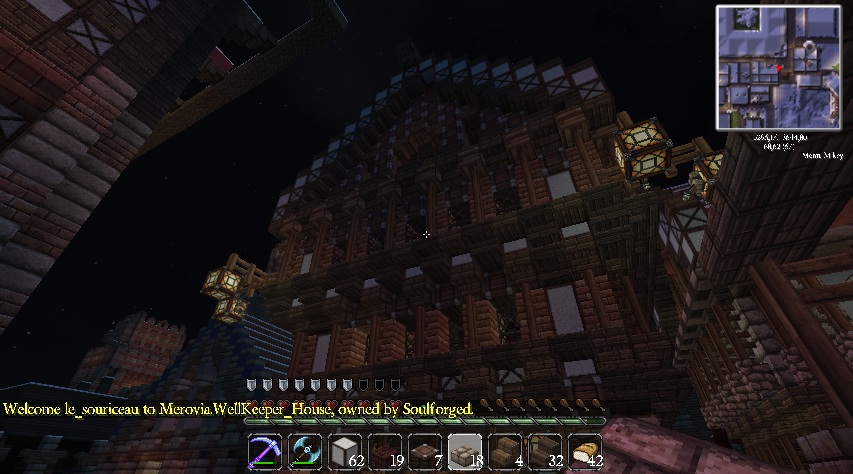Select the wooden stairs stack of 32
The width and height of the screenshot is (853, 474).
[x=545, y=452]
